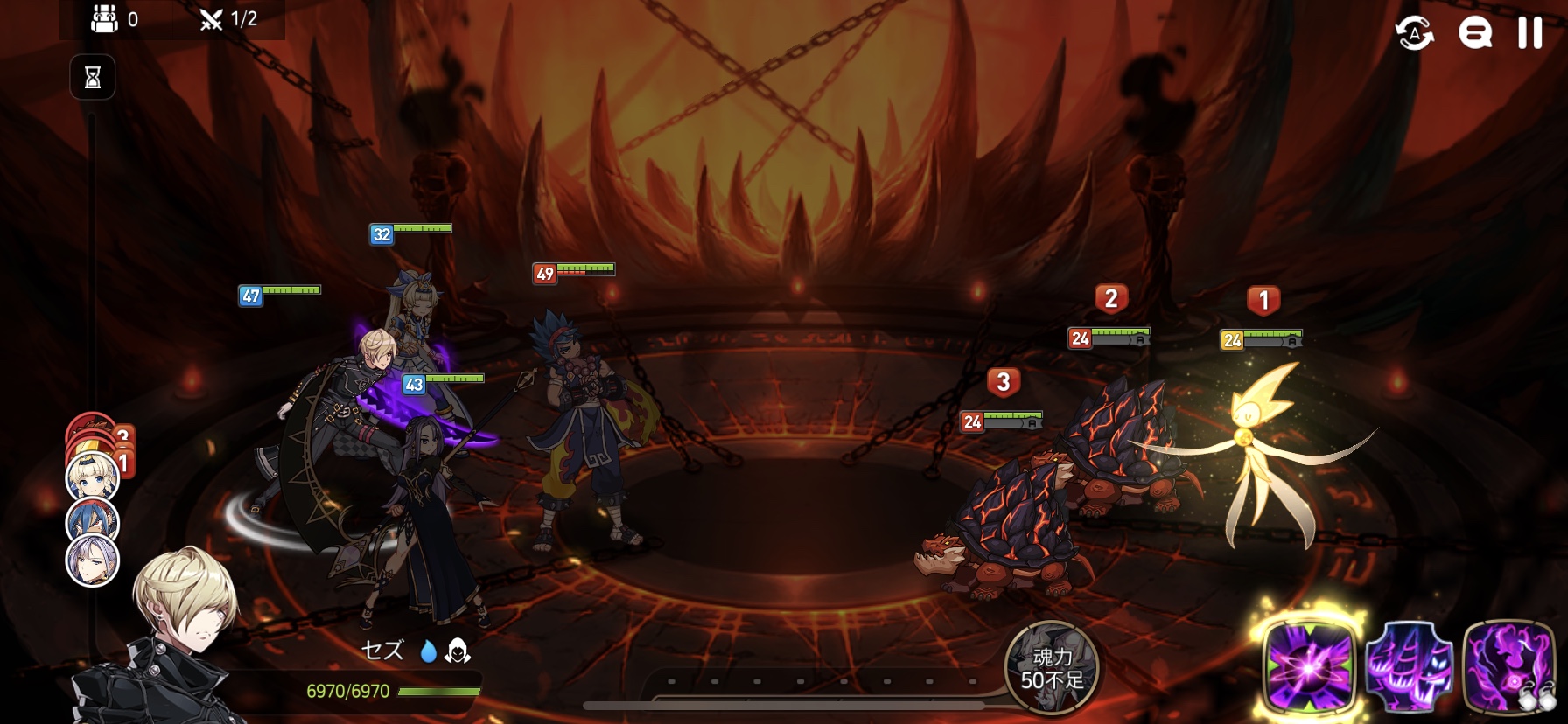Activate the glowing purple orb skill
1568x724 pixels.
pyautogui.click(x=1309, y=668)
